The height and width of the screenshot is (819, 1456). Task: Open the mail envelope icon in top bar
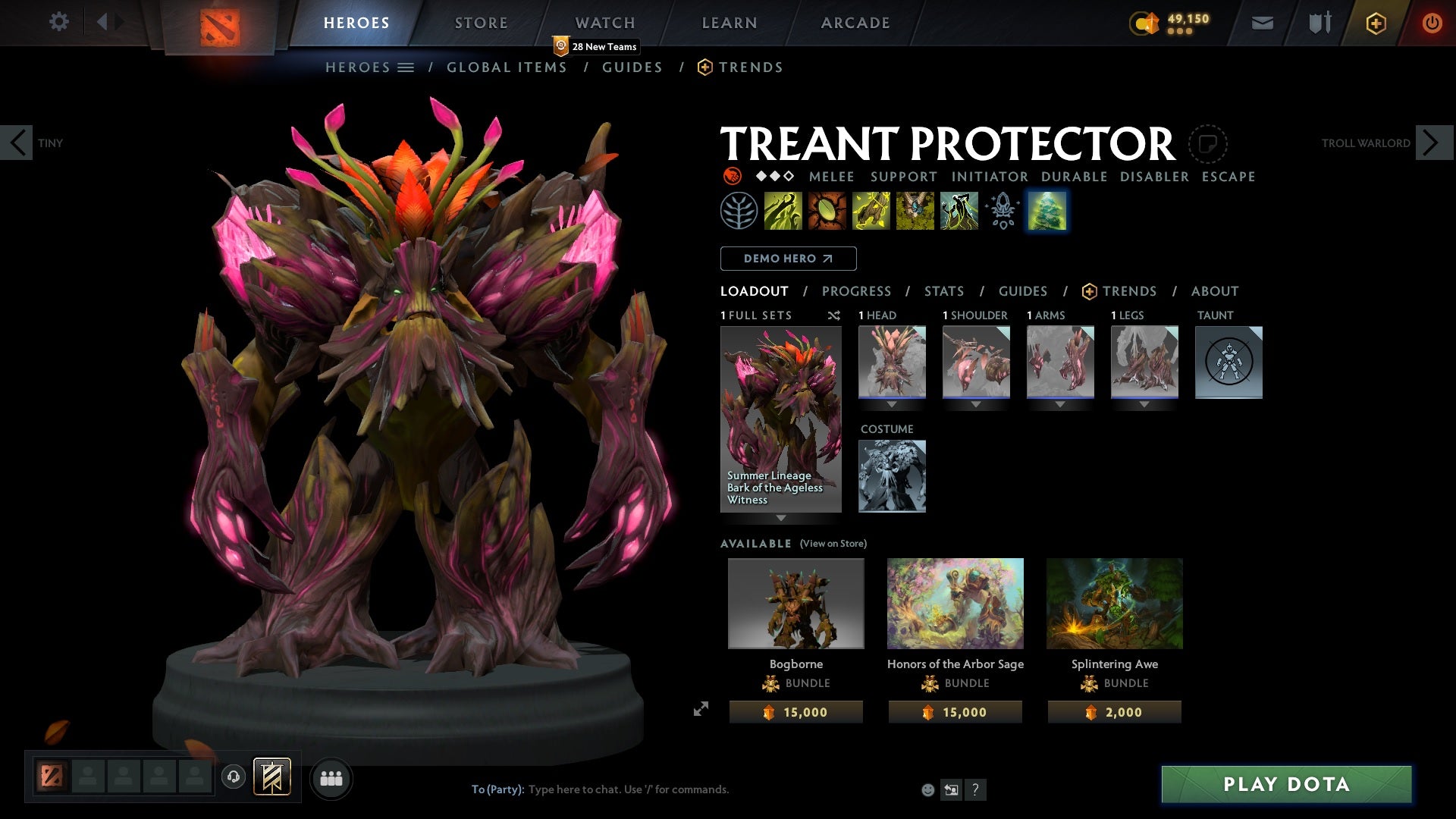coord(1263,22)
